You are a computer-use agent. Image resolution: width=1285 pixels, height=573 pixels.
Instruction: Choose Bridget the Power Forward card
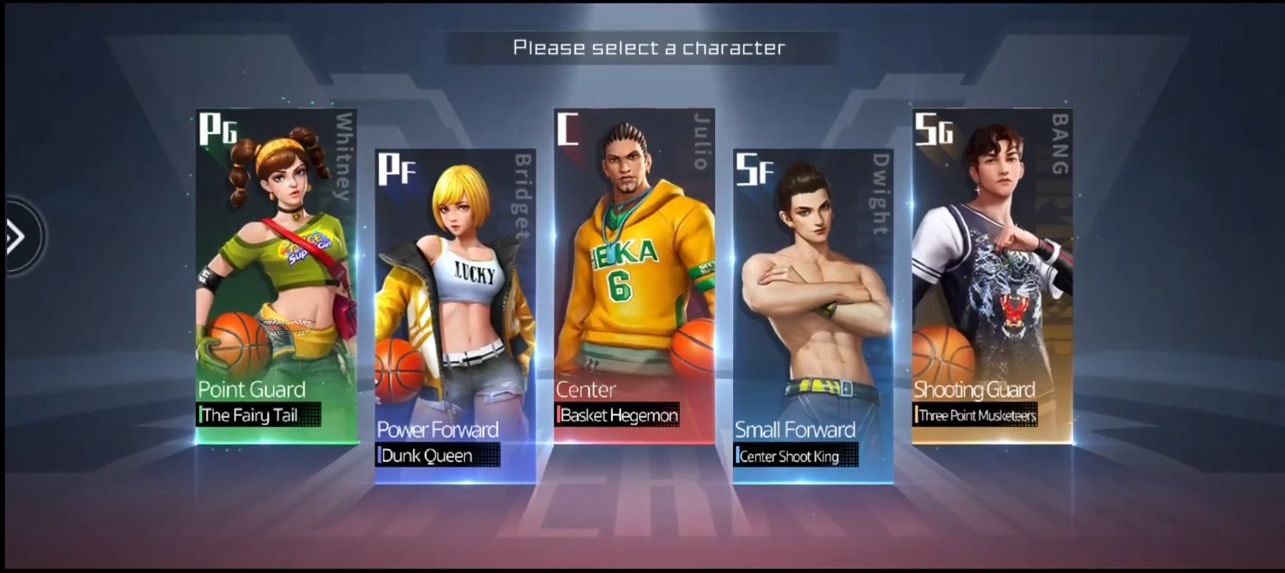click(455, 315)
